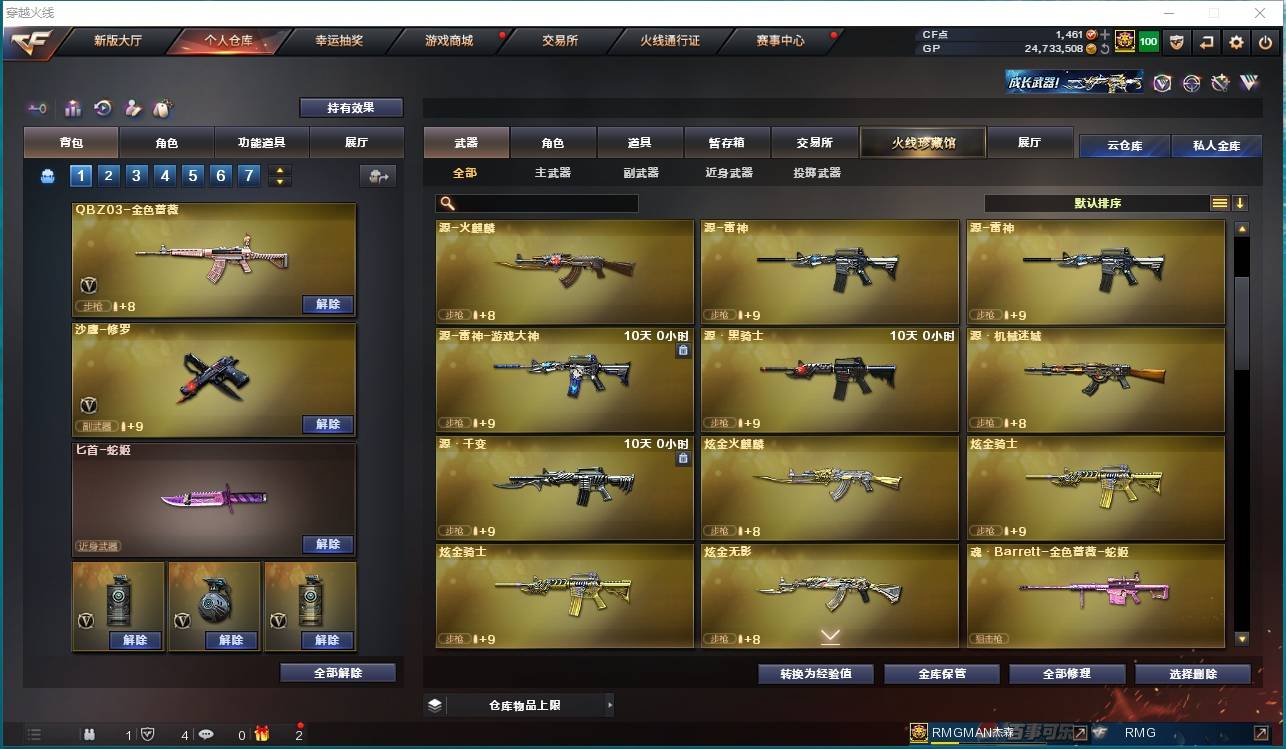The image size is (1286, 749).
Task: Click the bag transfer icon right of backpack numbers
Action: pos(378,175)
